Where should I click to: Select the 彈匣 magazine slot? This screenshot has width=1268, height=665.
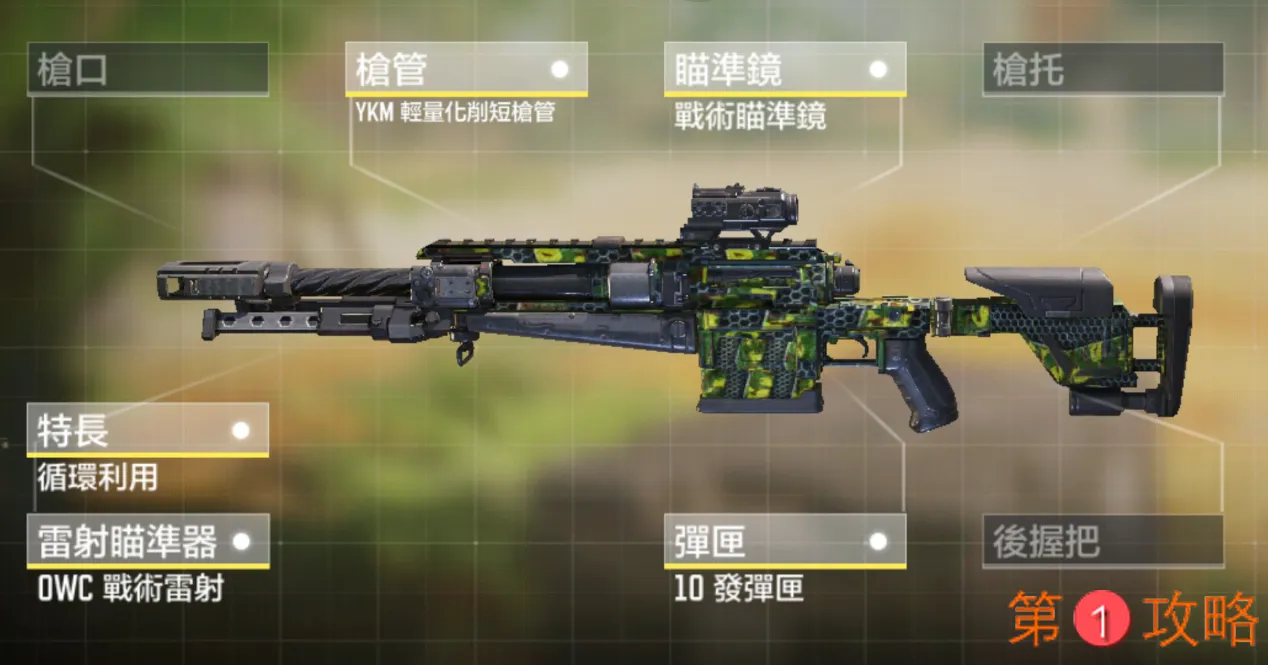point(784,541)
